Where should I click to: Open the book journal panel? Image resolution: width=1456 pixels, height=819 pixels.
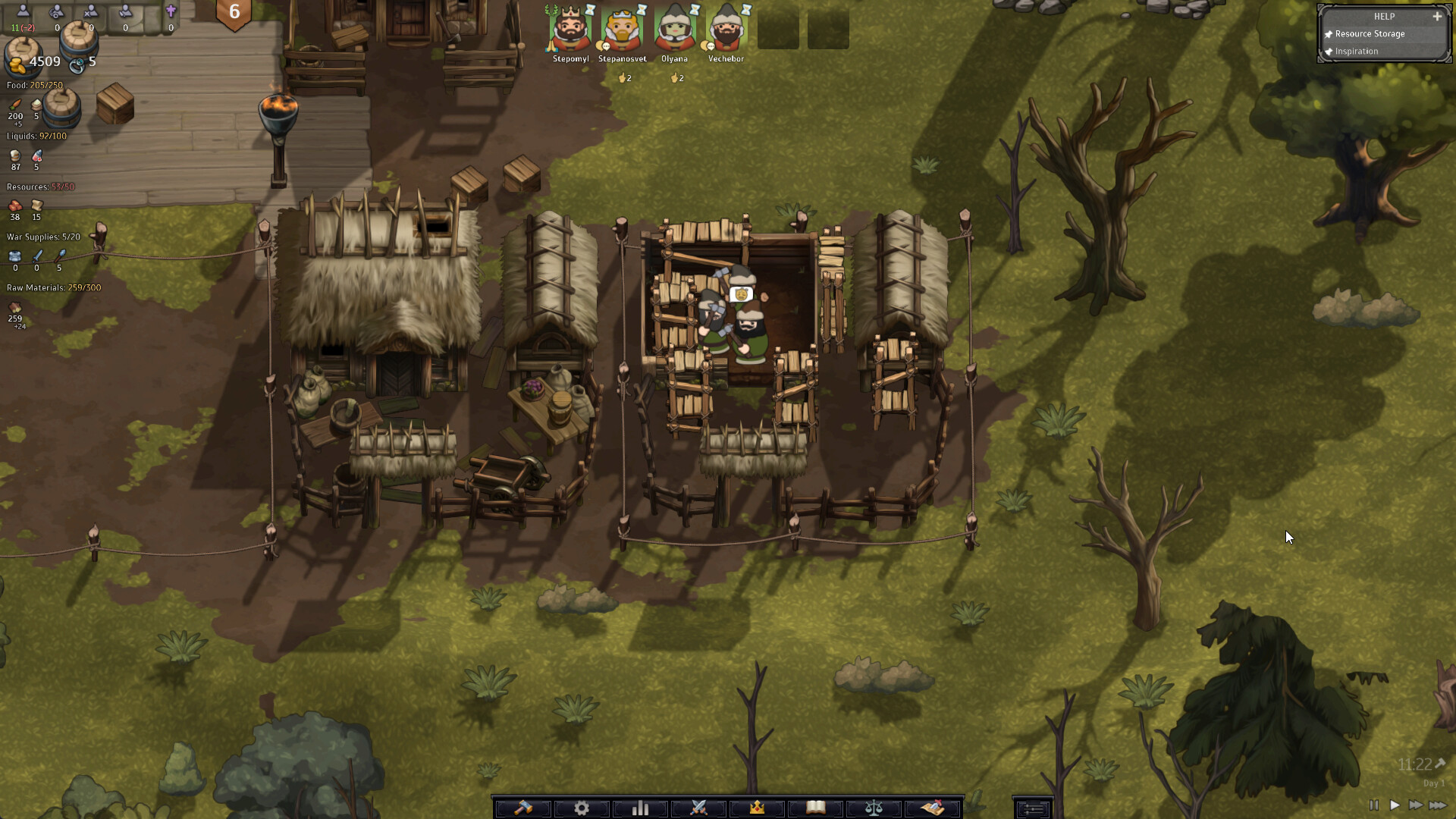pos(815,808)
